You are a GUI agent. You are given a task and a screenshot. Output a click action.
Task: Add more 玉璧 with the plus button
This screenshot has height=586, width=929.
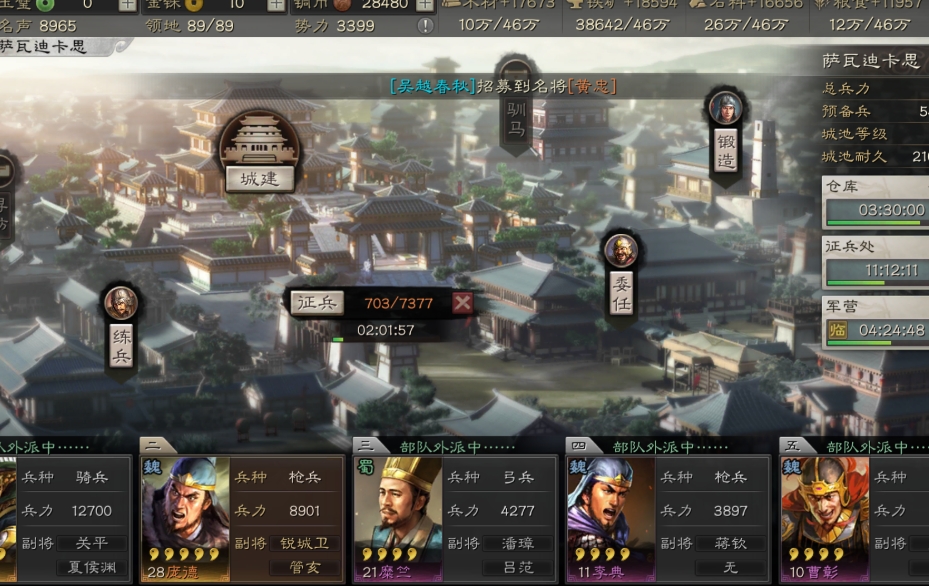pyautogui.click(x=127, y=4)
